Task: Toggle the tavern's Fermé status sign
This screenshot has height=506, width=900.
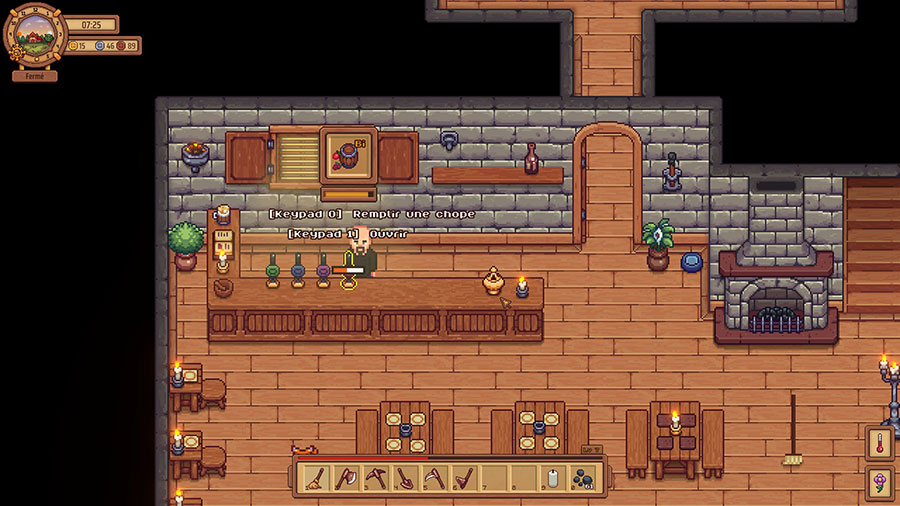Action: [35, 76]
